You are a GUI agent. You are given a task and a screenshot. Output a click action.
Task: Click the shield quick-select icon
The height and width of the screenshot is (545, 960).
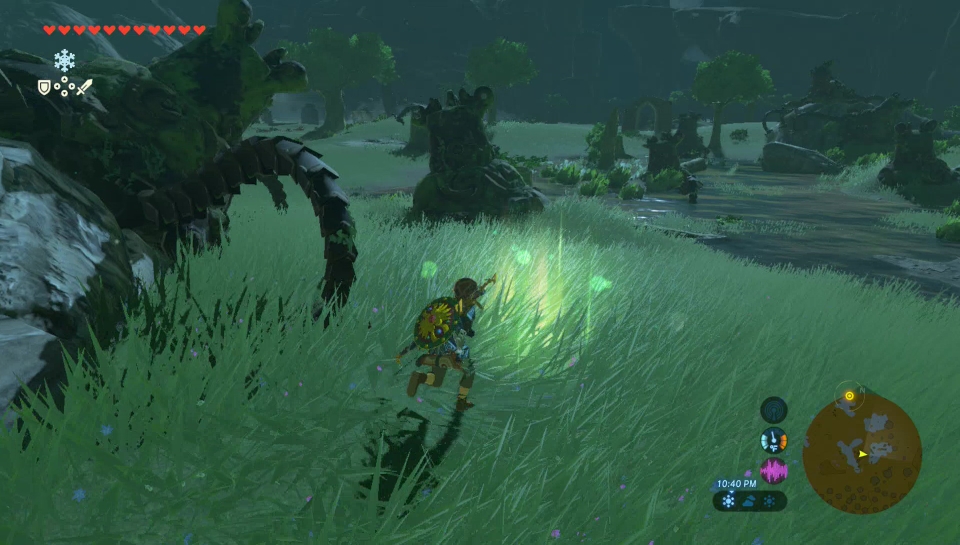44,87
